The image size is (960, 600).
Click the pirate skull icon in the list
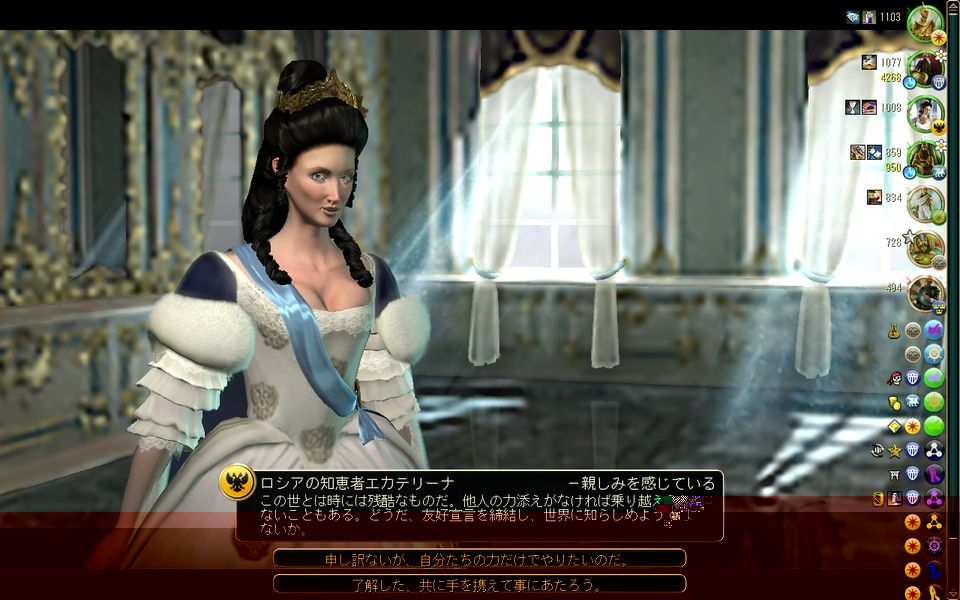[x=893, y=378]
